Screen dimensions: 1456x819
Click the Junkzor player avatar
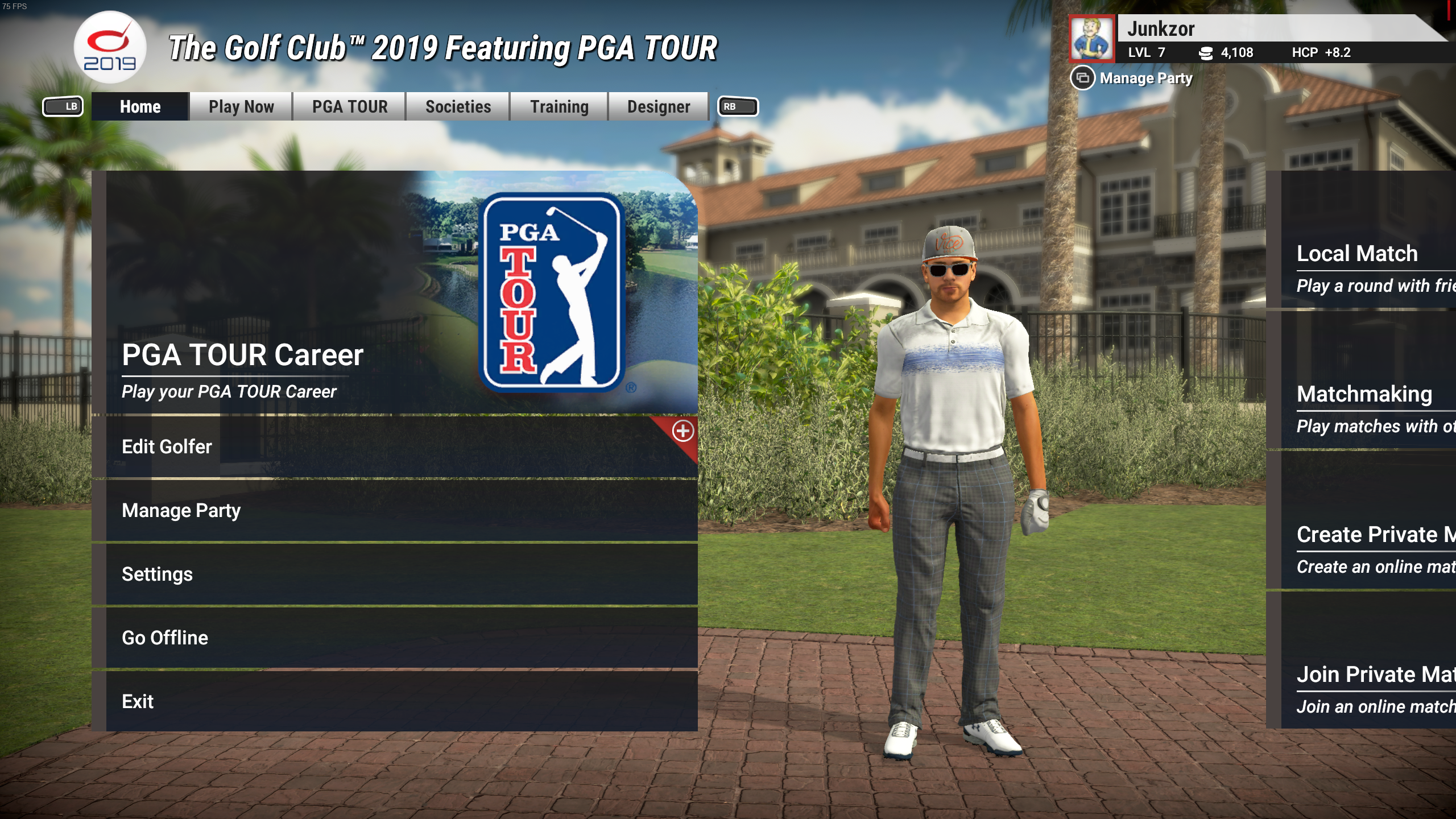[1091, 39]
